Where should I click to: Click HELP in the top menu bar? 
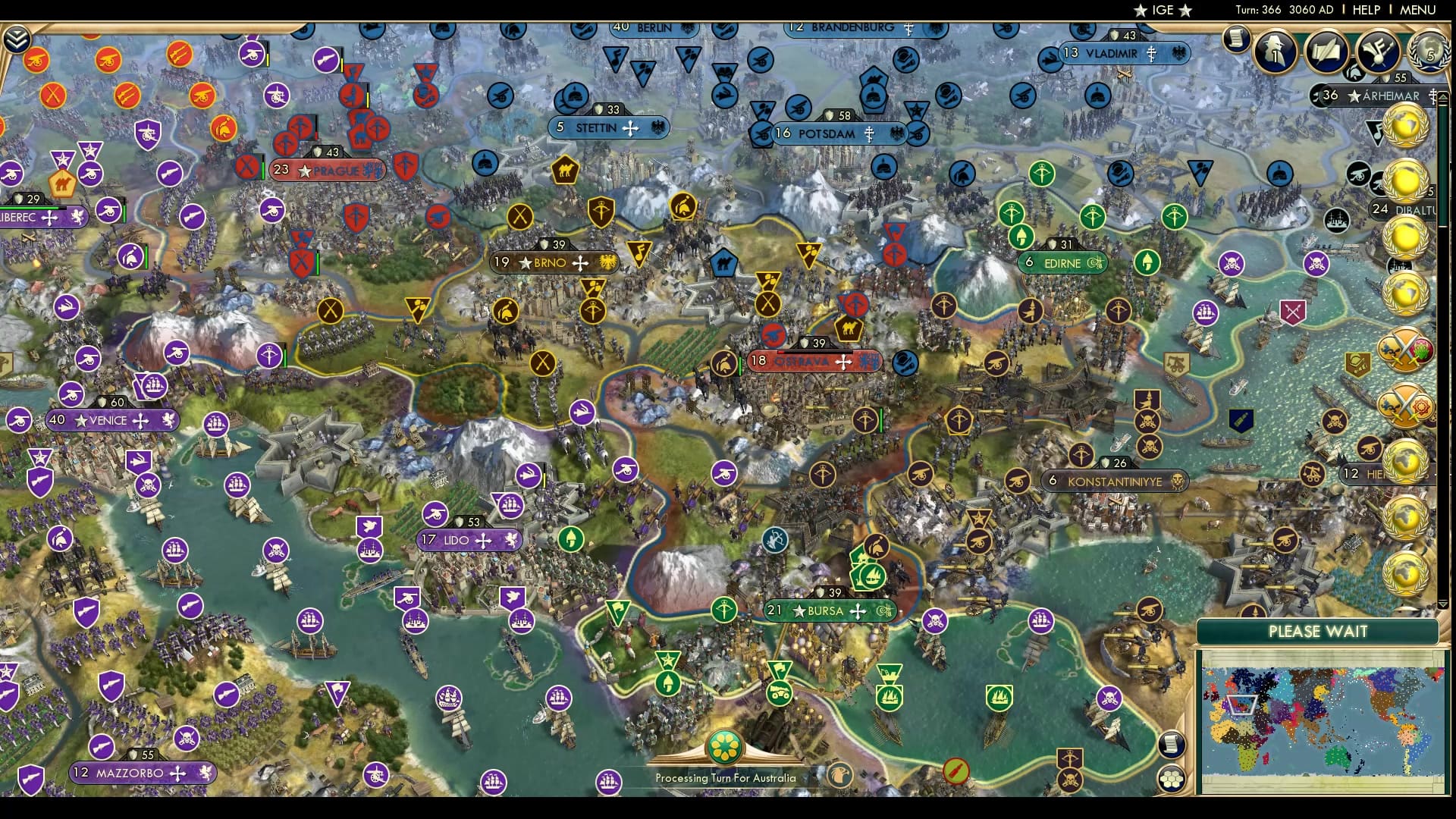[1365, 10]
